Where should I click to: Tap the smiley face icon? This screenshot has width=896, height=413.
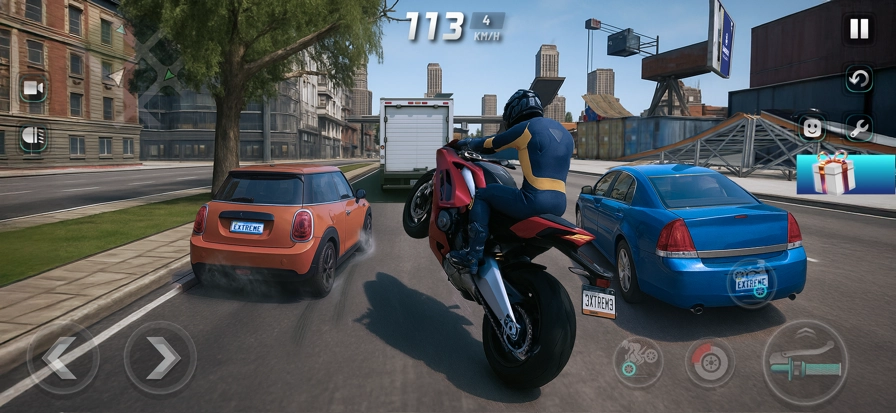pos(812,128)
